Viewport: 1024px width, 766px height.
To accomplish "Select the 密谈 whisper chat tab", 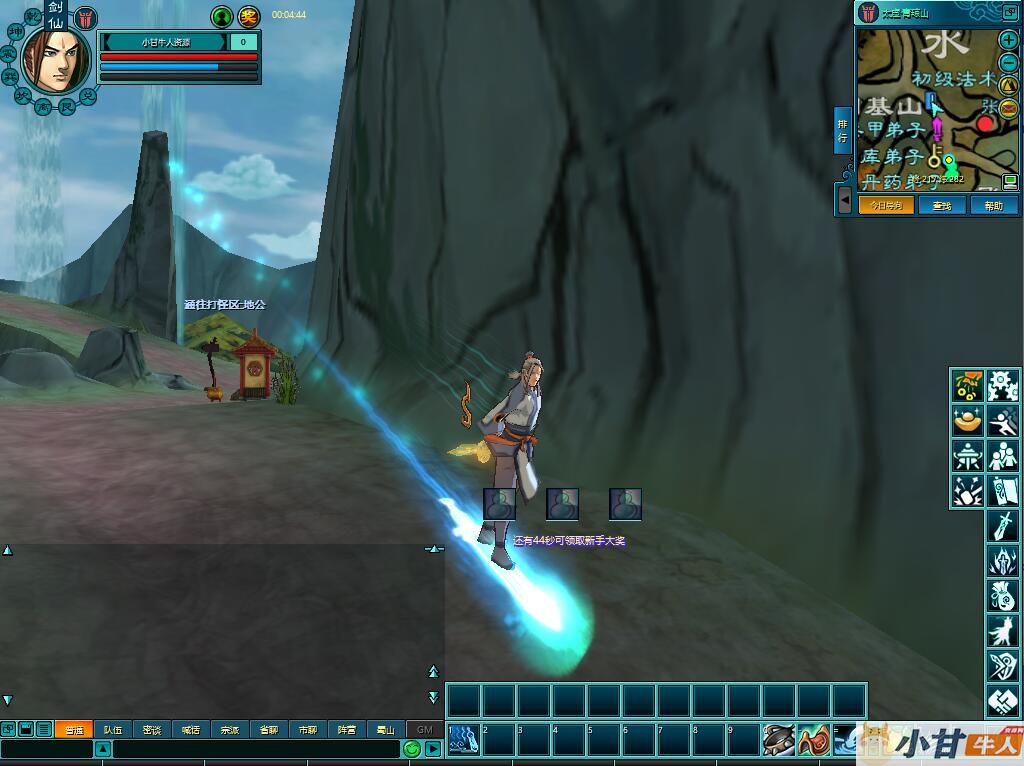I will point(152,730).
